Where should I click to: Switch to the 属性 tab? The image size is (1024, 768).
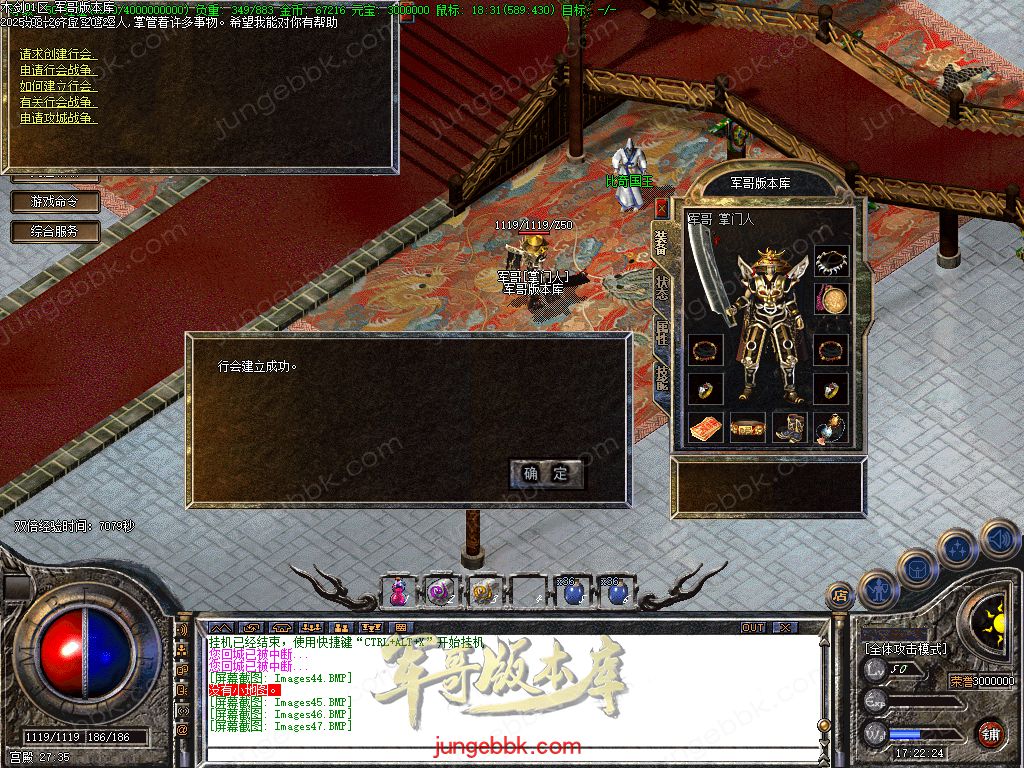[x=661, y=332]
